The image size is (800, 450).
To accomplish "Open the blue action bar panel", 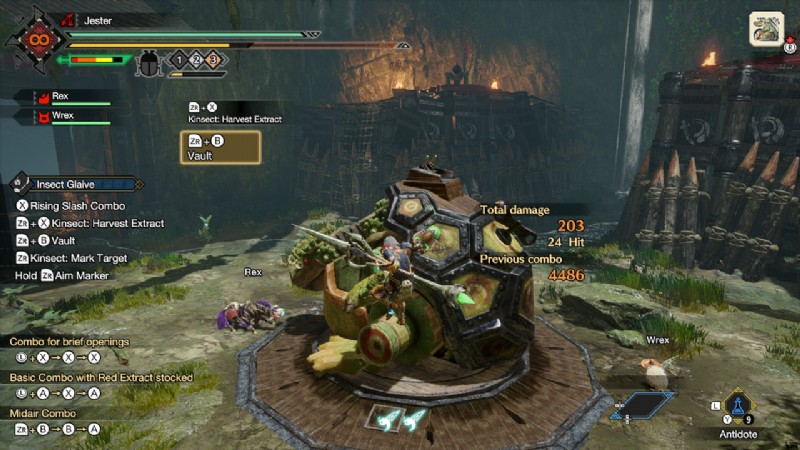I will 641,405.
